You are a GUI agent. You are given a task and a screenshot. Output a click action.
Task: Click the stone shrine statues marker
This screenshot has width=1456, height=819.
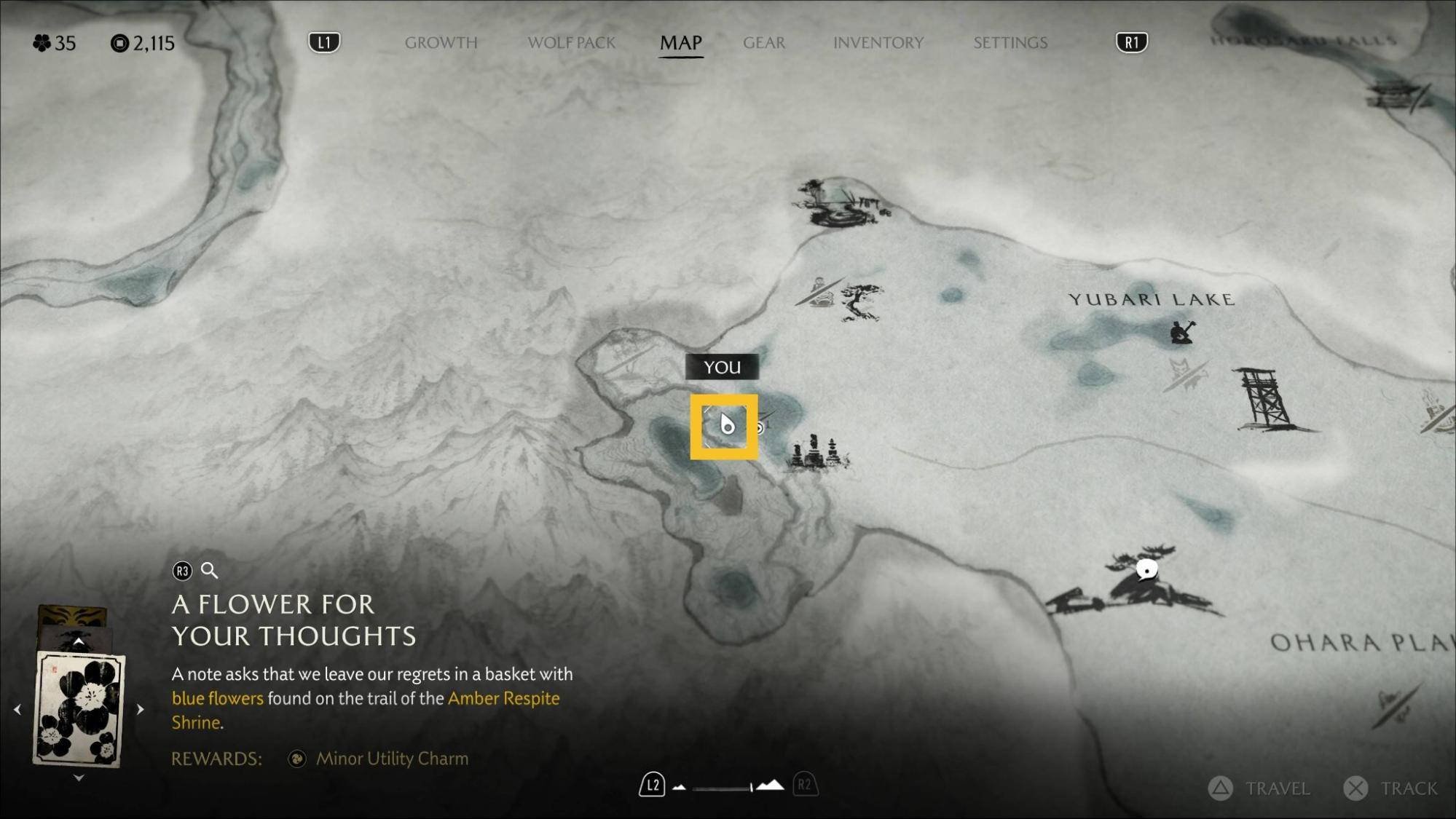[x=818, y=453]
